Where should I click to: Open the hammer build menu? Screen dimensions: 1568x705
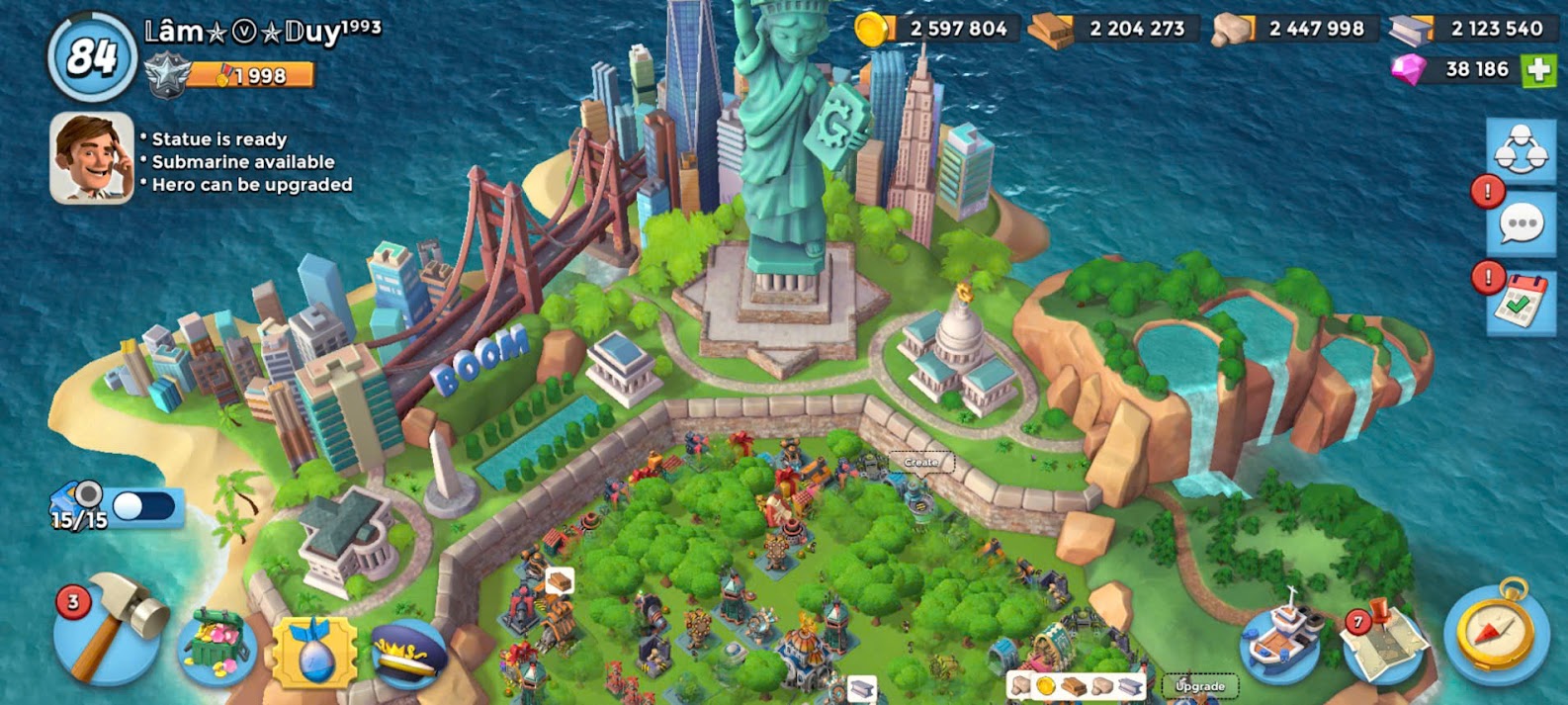(x=111, y=633)
